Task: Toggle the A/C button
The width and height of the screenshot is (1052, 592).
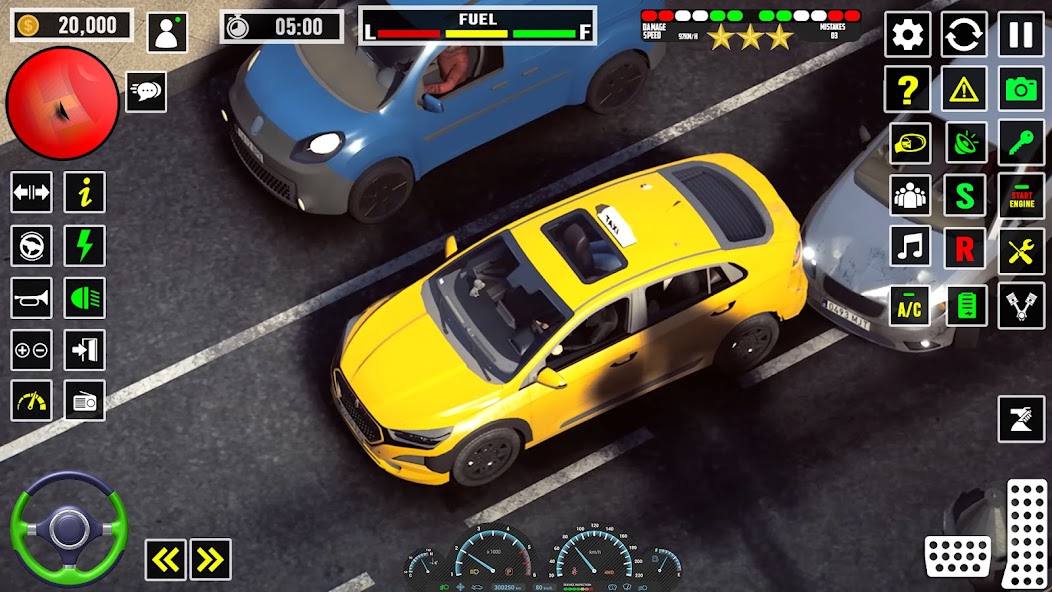Action: coord(909,305)
